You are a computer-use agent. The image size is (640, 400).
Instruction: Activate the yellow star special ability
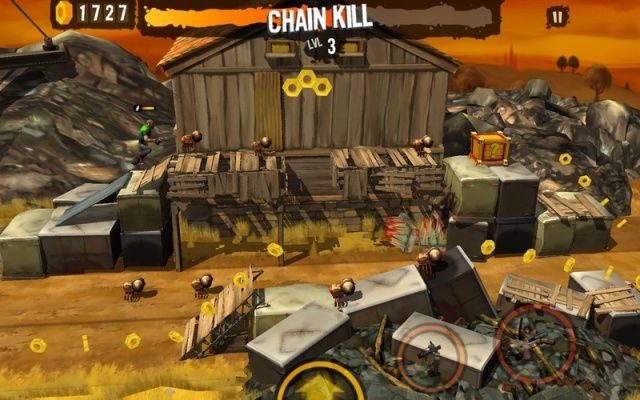pyautogui.click(x=321, y=387)
